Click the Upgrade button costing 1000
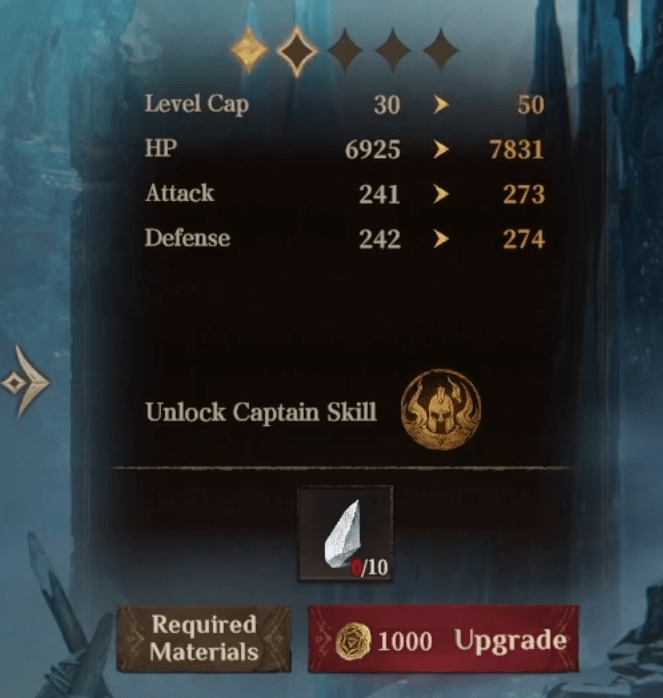Screen dimensions: 663x698 point(443,640)
